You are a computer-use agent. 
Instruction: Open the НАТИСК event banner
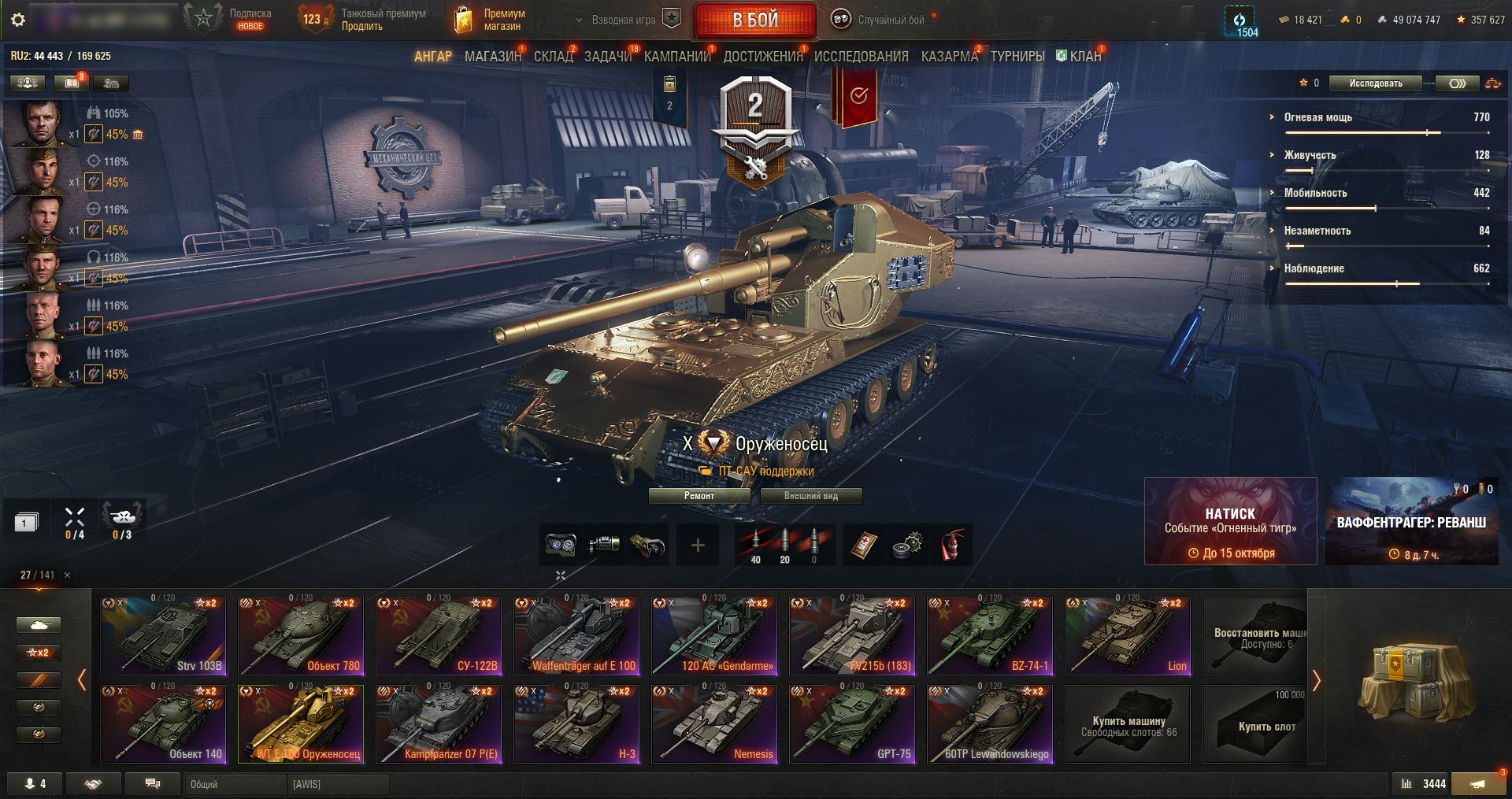1230,521
